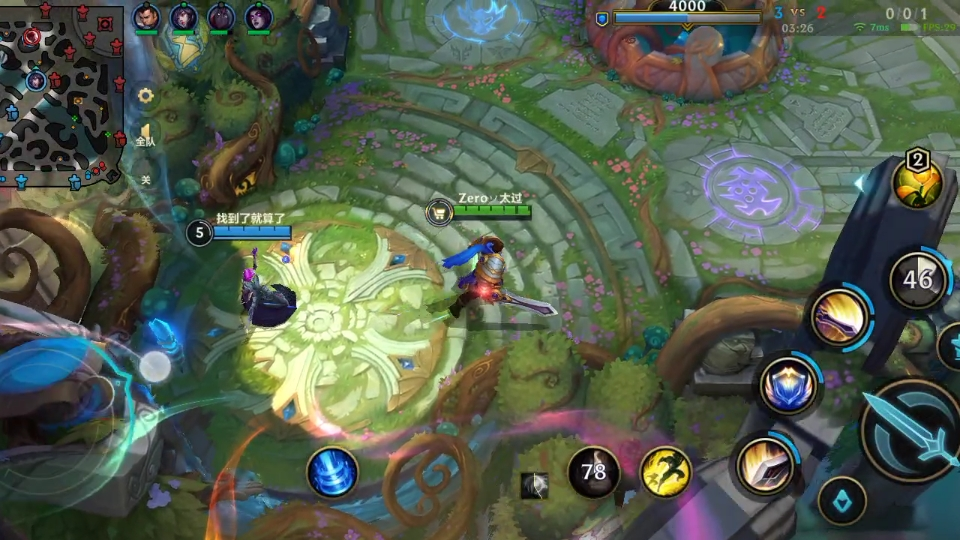The image size is (960, 540).
Task: Hit the sword basic attack button
Action: pyautogui.click(x=911, y=430)
